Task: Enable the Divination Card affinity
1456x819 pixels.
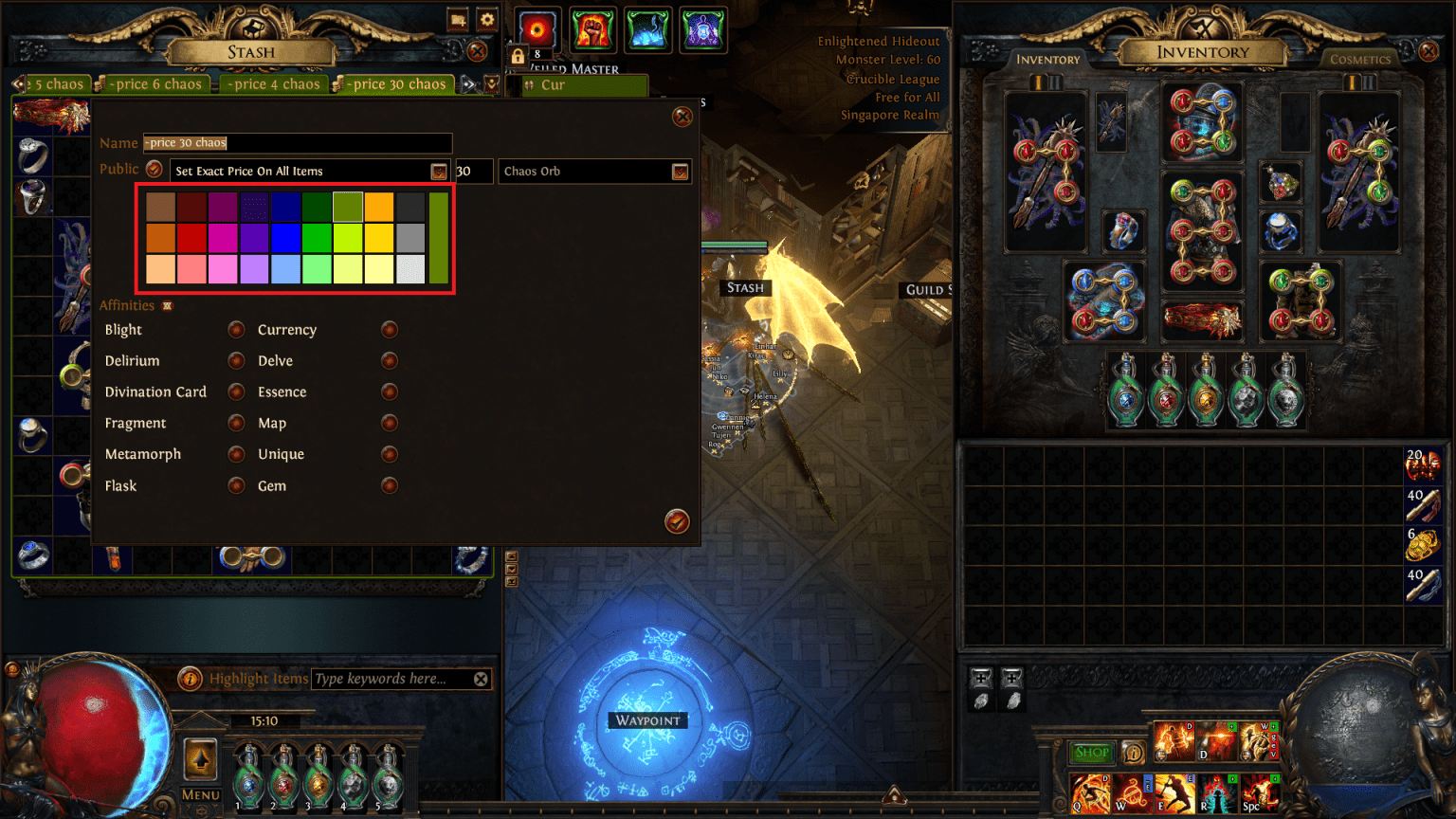Action: pos(236,391)
